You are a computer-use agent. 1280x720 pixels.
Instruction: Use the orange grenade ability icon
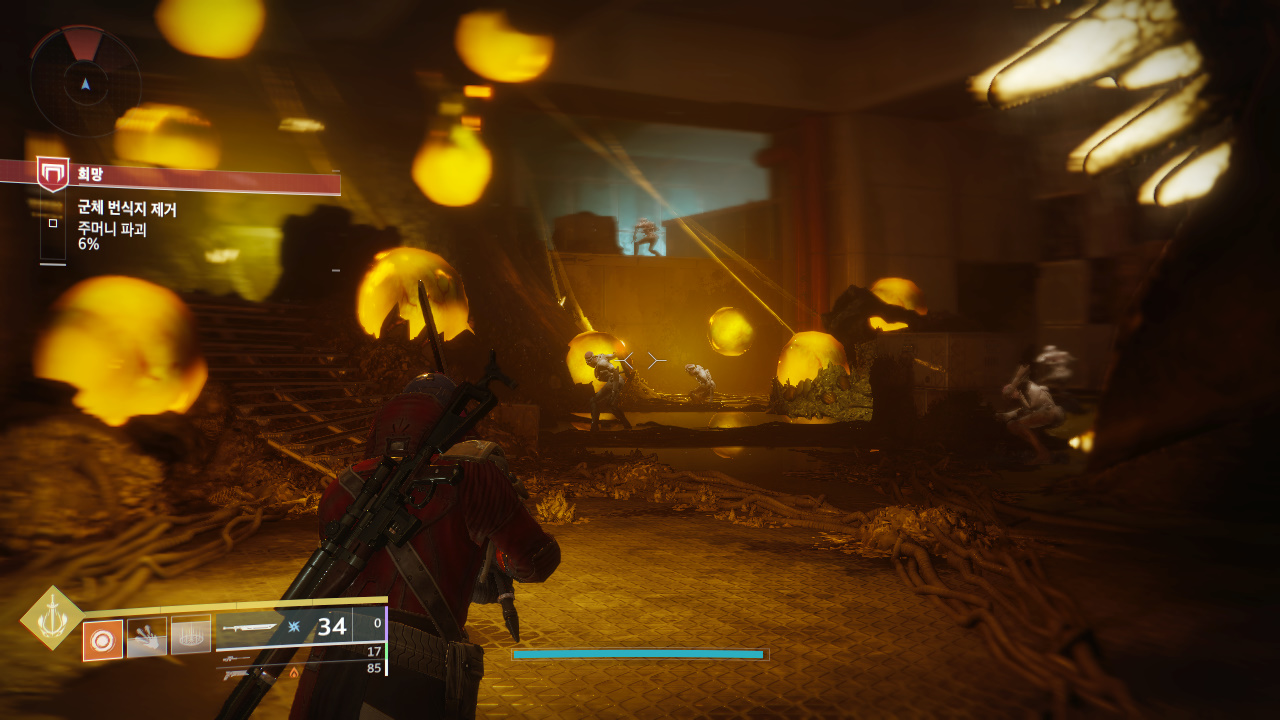click(x=103, y=640)
